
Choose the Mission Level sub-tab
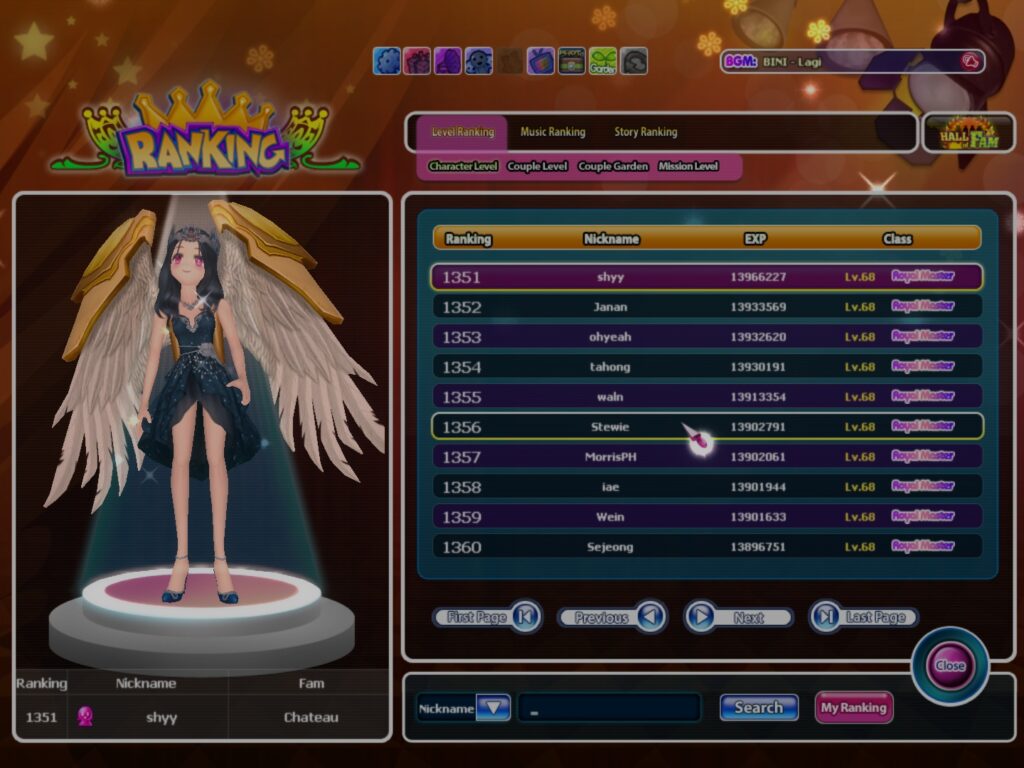point(688,166)
